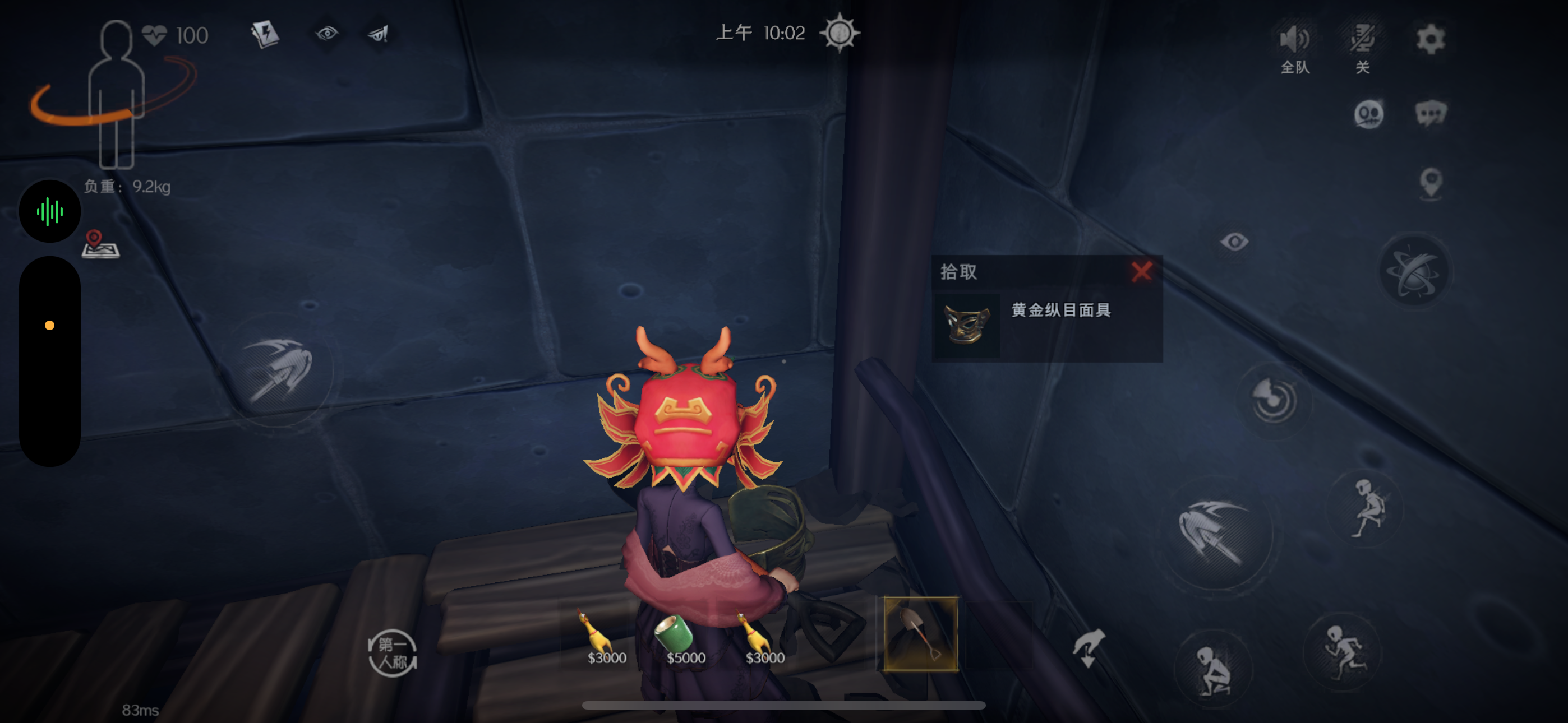Select the equipped shovel item slot
Image resolution: width=1568 pixels, height=723 pixels.
(x=920, y=633)
